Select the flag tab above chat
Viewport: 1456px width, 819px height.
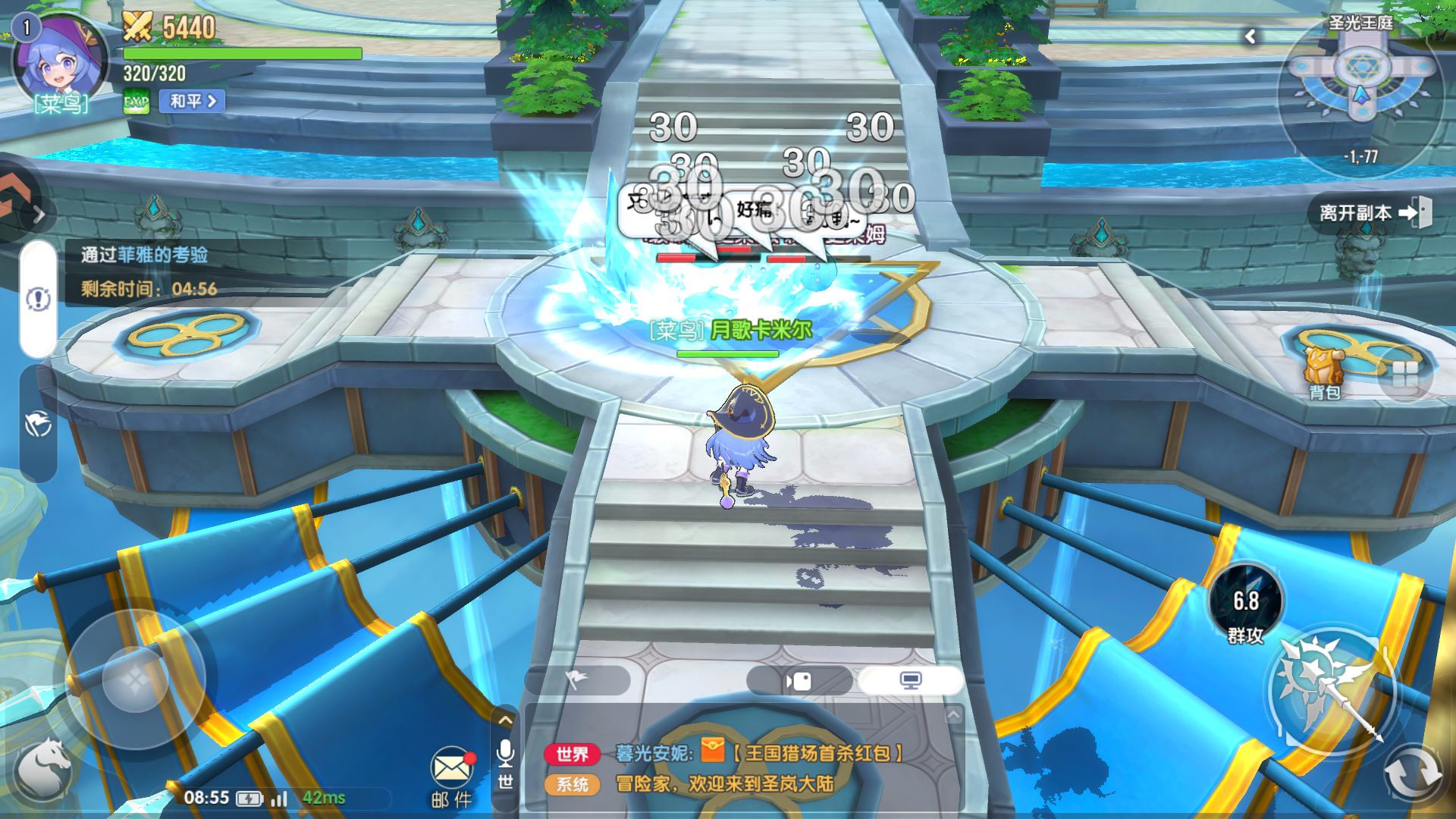(577, 680)
